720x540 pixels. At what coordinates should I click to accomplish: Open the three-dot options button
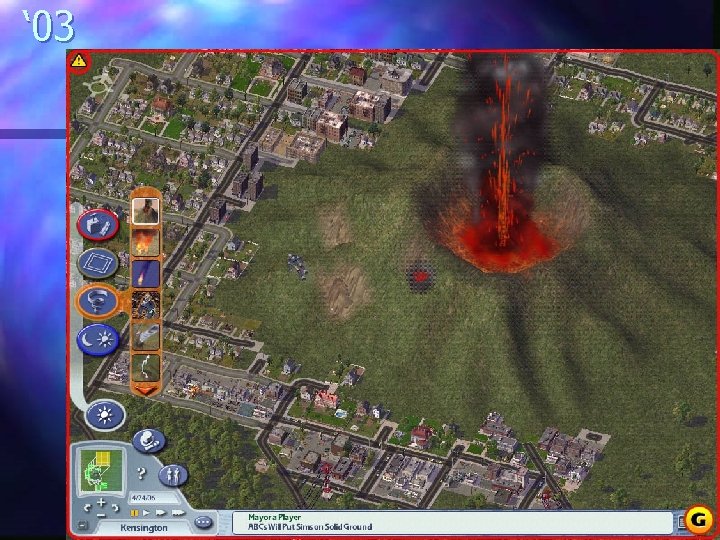[x=204, y=522]
